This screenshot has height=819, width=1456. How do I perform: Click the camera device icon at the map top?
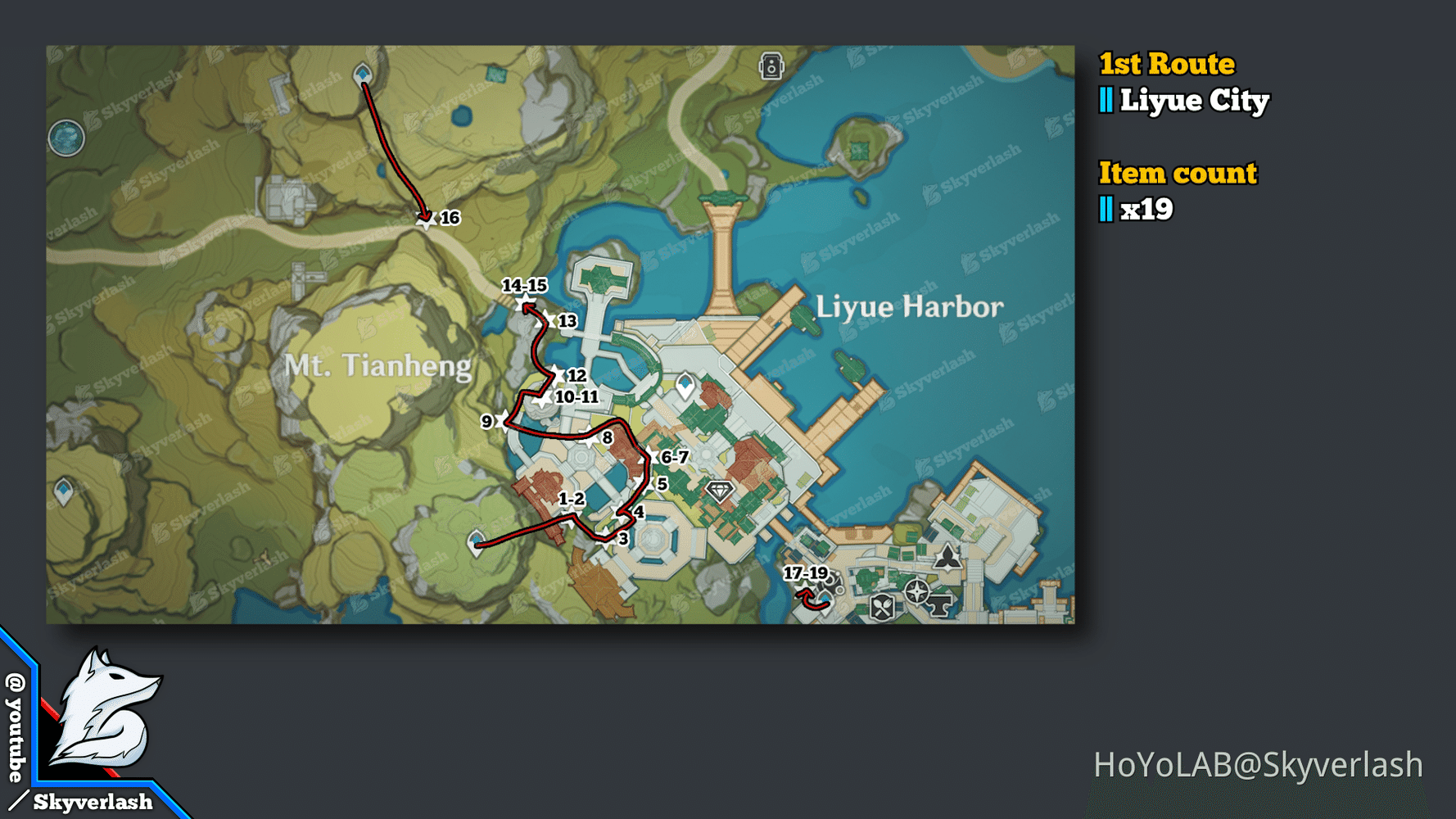coord(771,67)
